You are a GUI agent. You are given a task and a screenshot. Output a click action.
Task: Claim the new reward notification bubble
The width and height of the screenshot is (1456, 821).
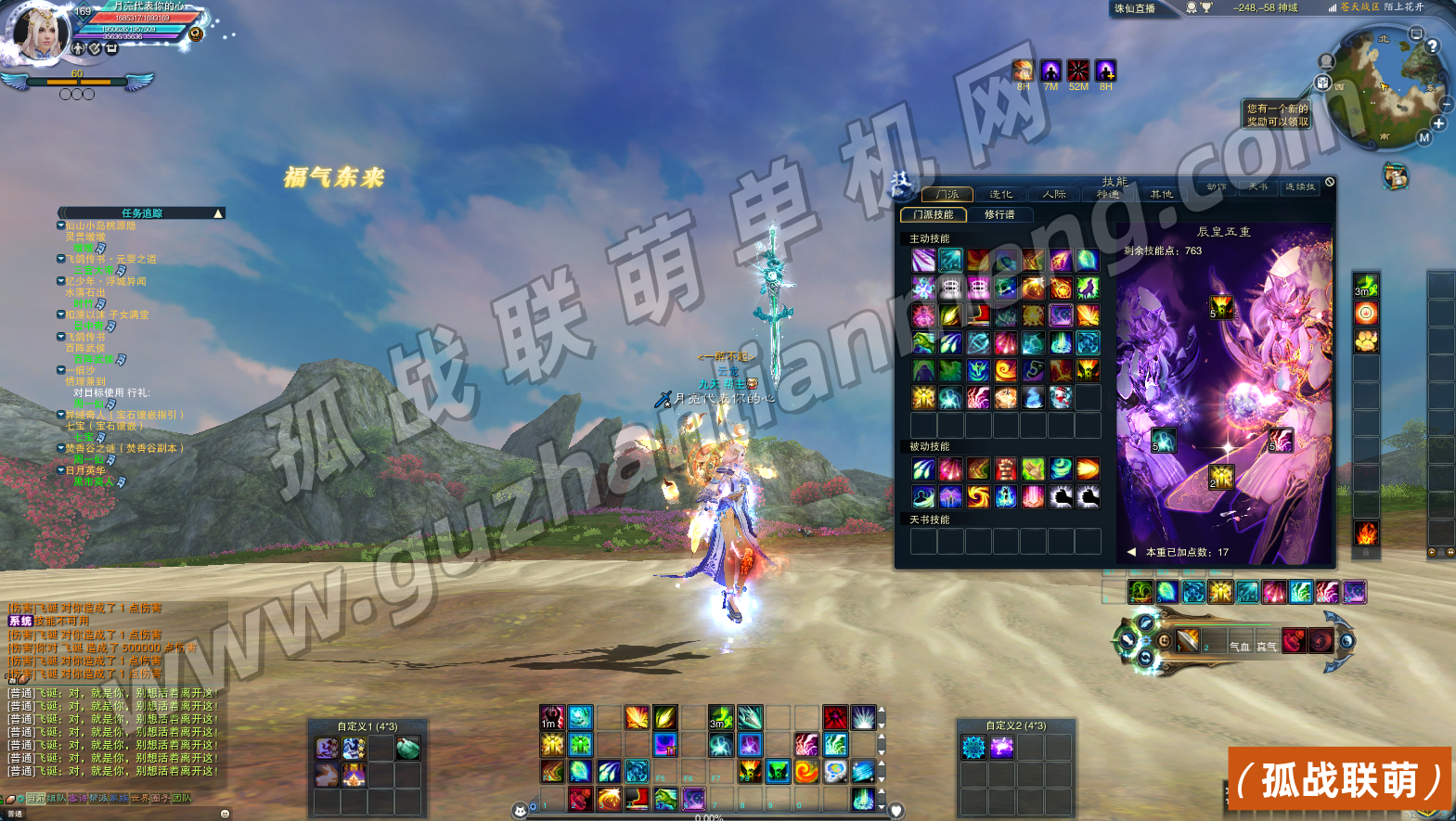point(1277,115)
